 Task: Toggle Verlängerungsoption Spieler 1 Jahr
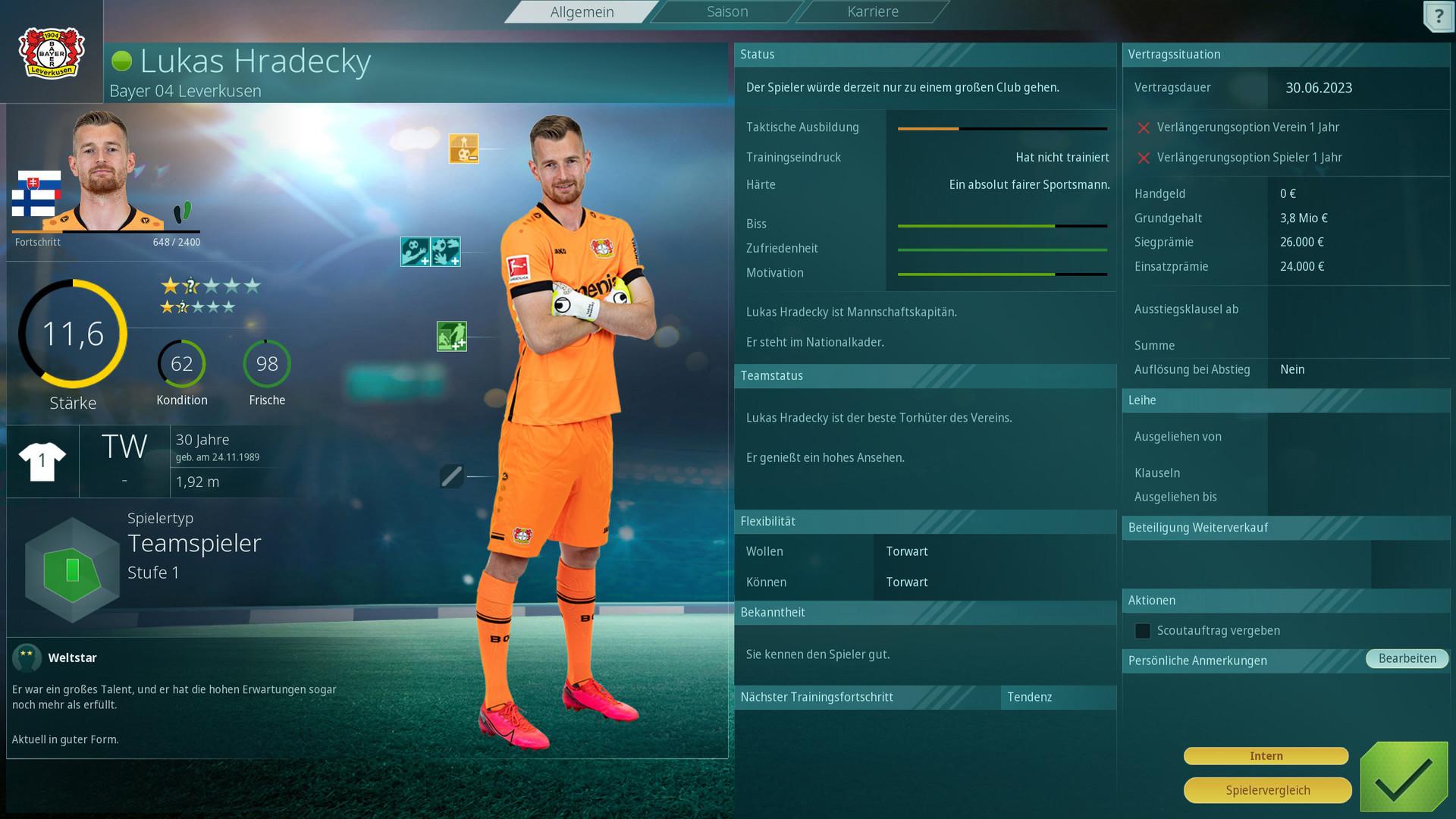click(x=1144, y=157)
